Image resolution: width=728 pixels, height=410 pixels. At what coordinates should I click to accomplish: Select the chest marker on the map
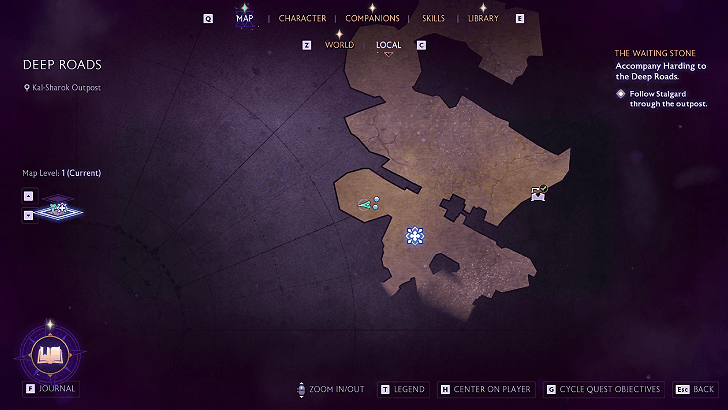click(x=539, y=194)
